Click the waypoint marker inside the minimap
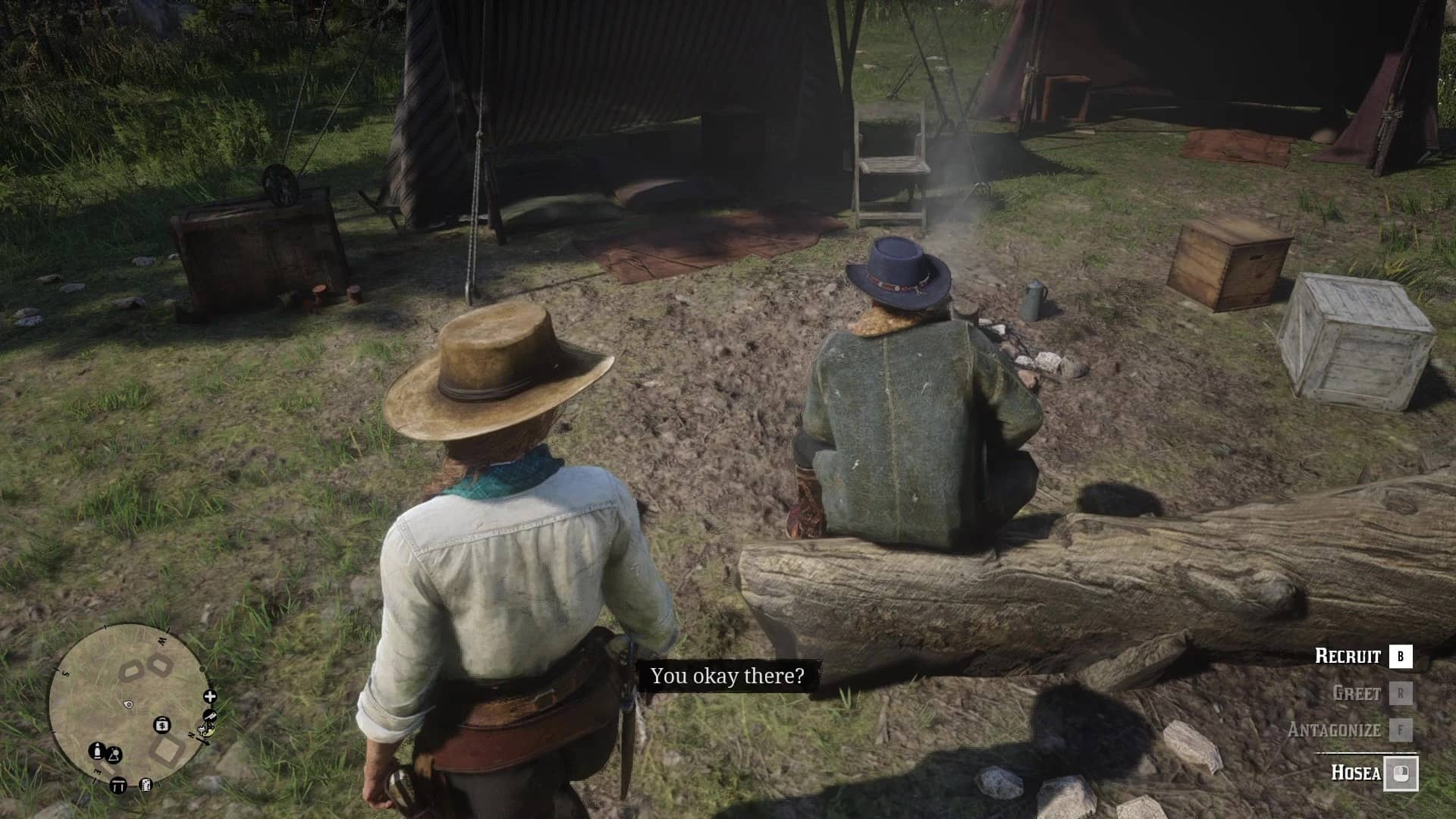Viewport: 1456px width, 819px height. [129, 704]
